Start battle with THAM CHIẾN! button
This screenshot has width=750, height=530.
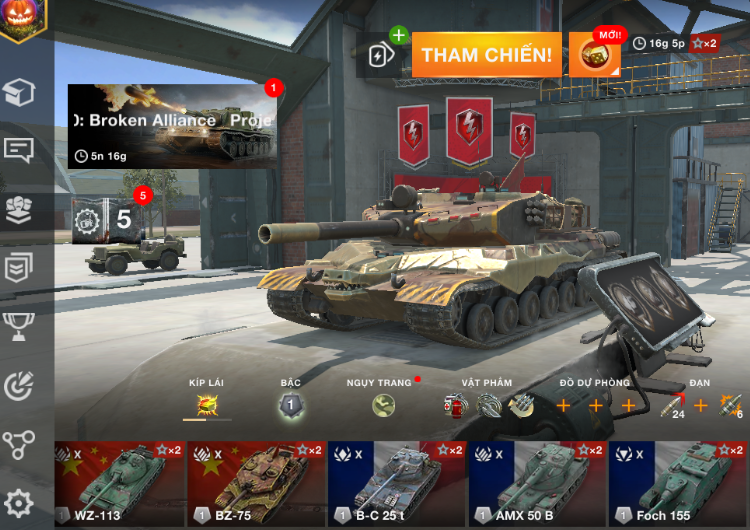click(x=486, y=55)
